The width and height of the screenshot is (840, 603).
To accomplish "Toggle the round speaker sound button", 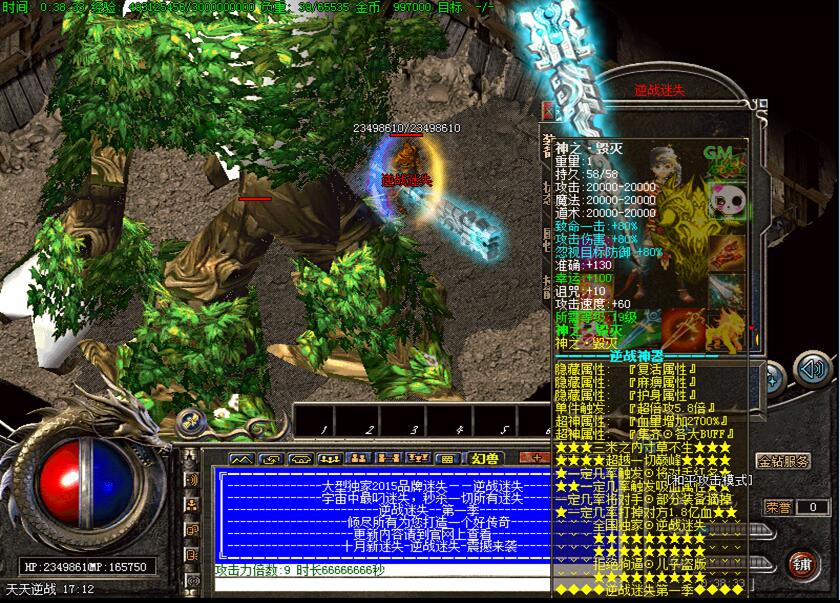I will point(813,370).
